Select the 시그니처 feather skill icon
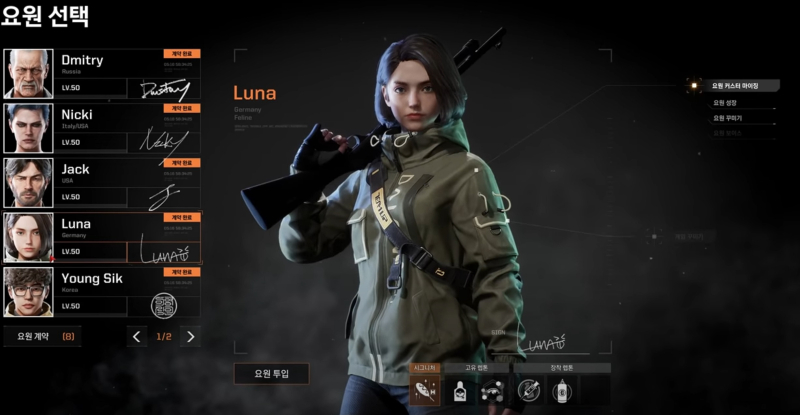The height and width of the screenshot is (415, 800). pos(425,391)
